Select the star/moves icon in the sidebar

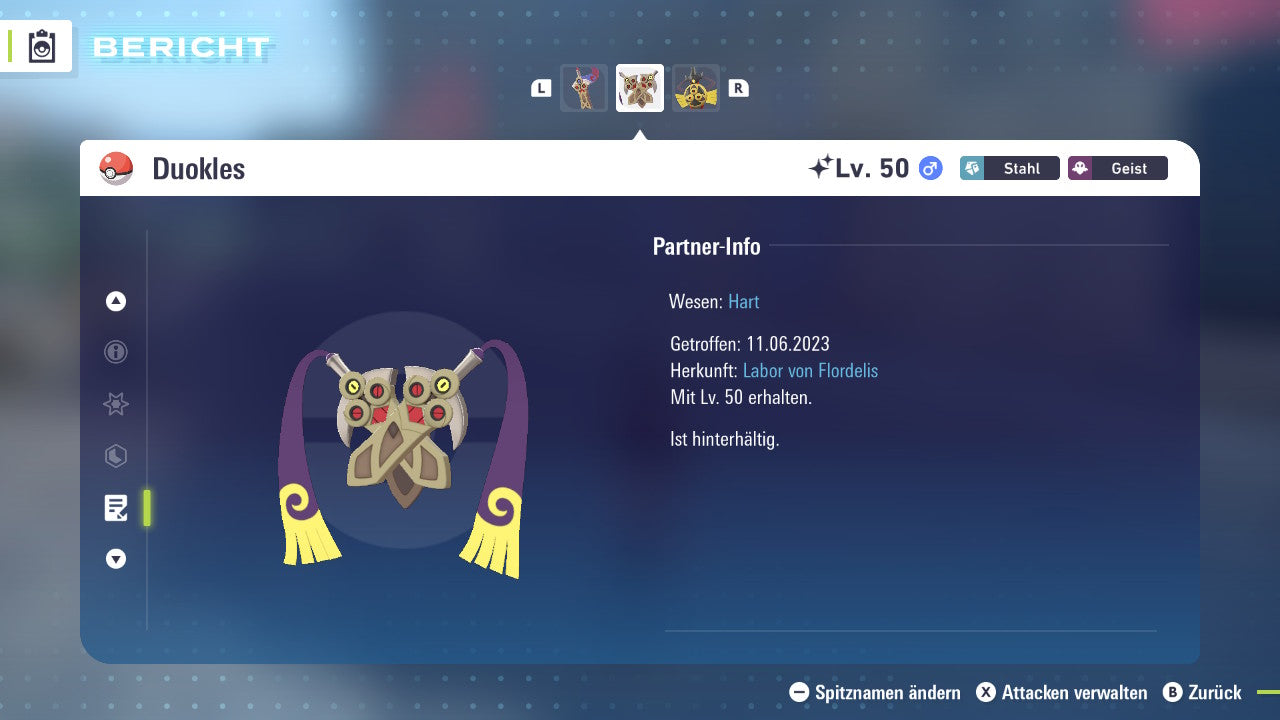pos(115,404)
